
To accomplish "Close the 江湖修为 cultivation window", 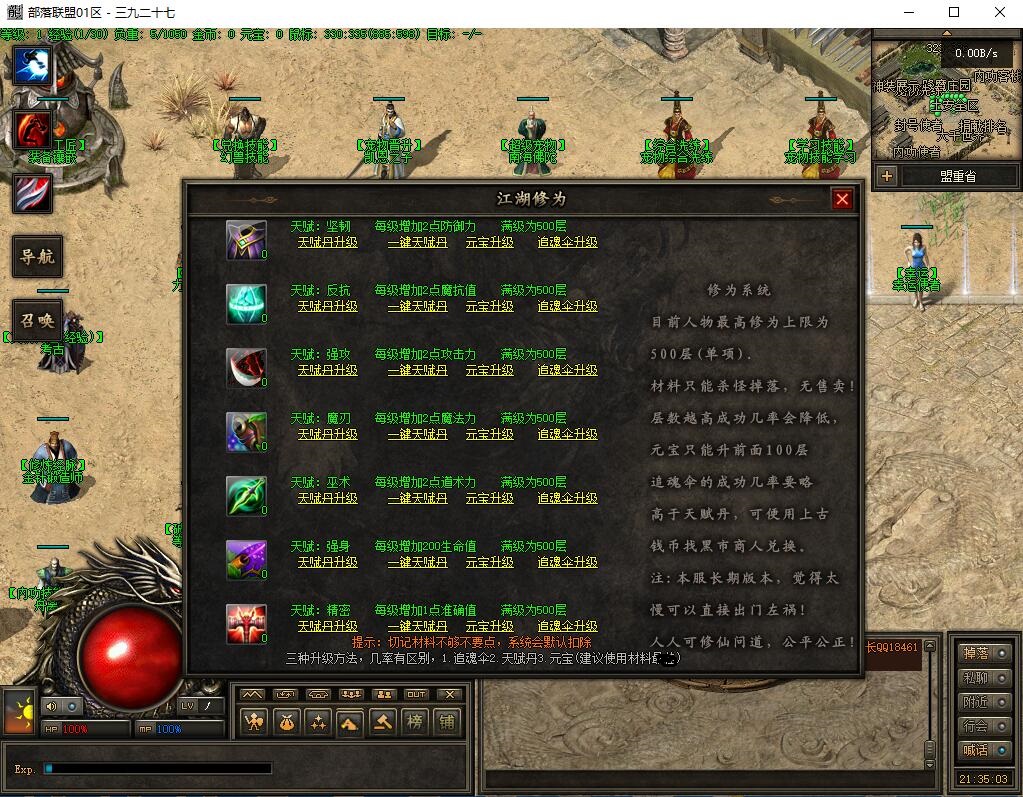I will click(x=842, y=199).
